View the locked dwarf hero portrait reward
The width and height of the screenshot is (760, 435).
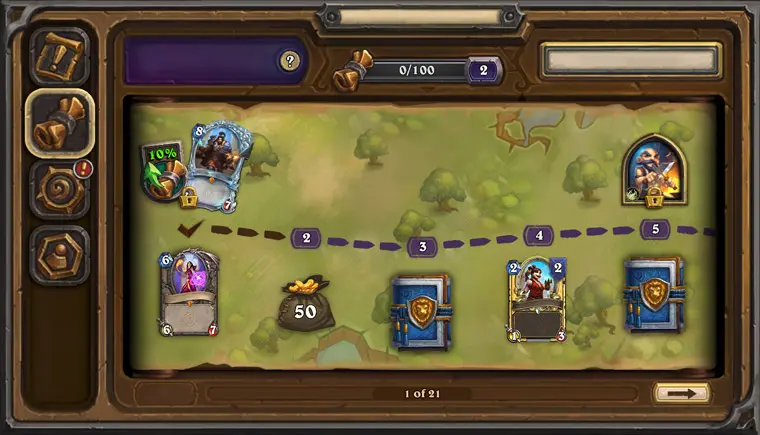point(653,169)
